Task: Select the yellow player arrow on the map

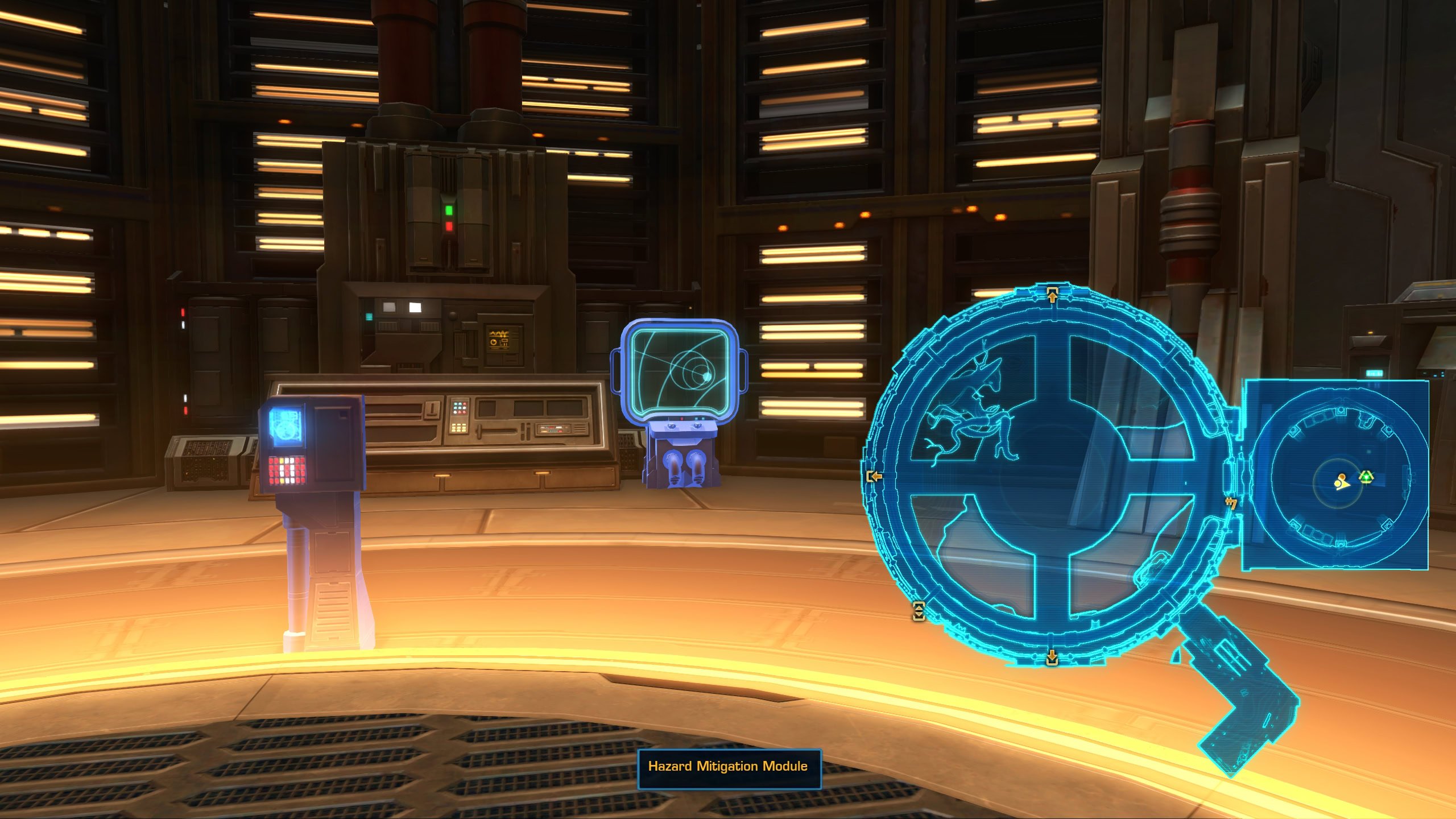Action: tap(1342, 483)
